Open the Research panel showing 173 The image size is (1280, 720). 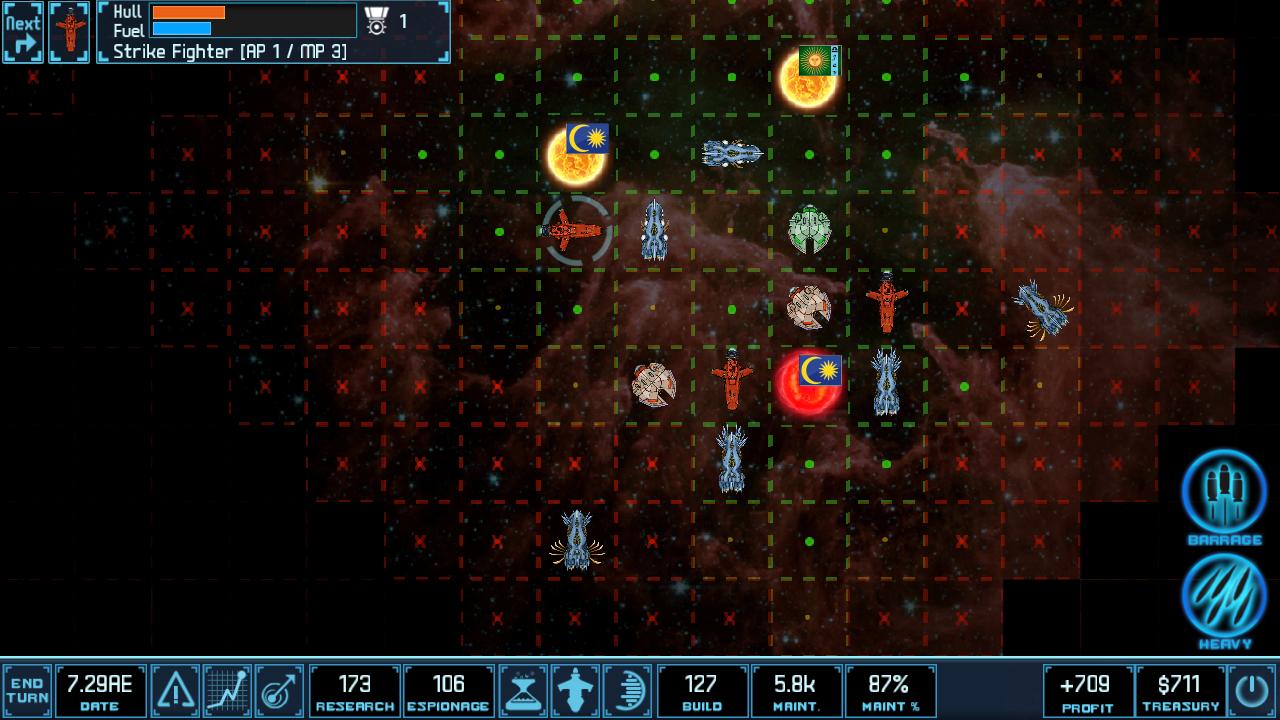click(x=357, y=688)
